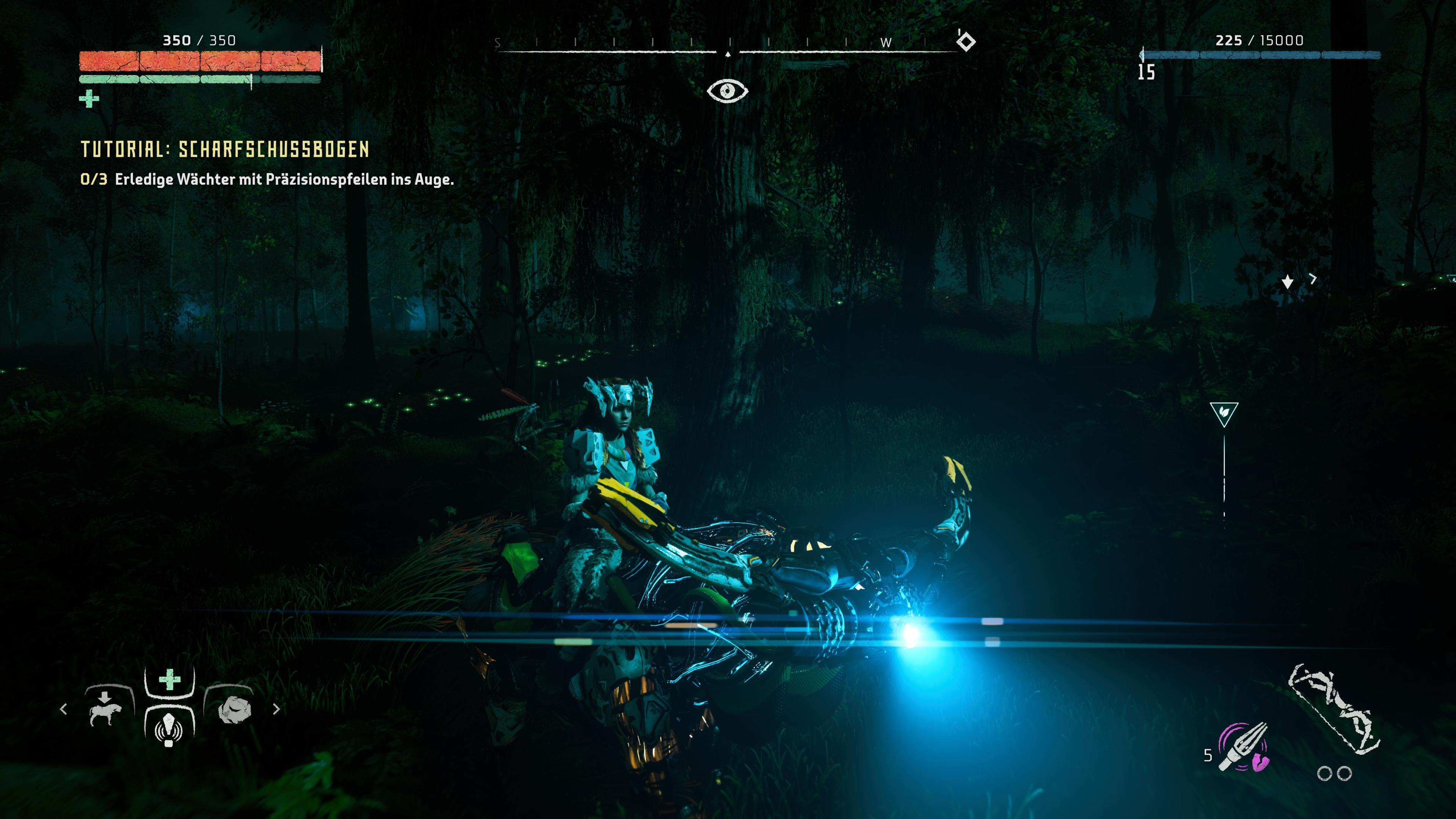This screenshot has width=1456, height=819.
Task: Cycle tools with the right arrow
Action: point(276,709)
